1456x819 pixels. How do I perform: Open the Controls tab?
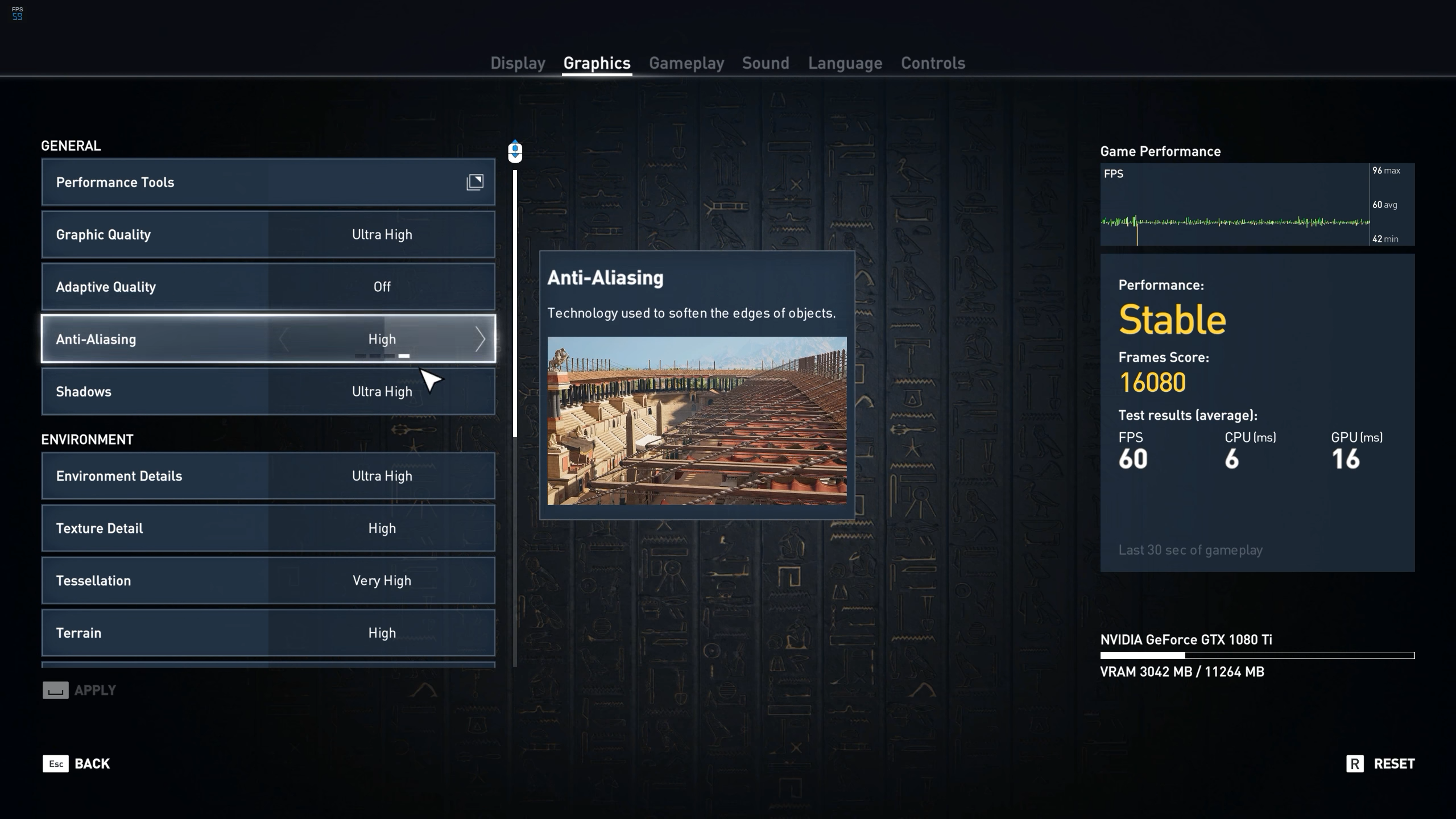click(x=933, y=63)
